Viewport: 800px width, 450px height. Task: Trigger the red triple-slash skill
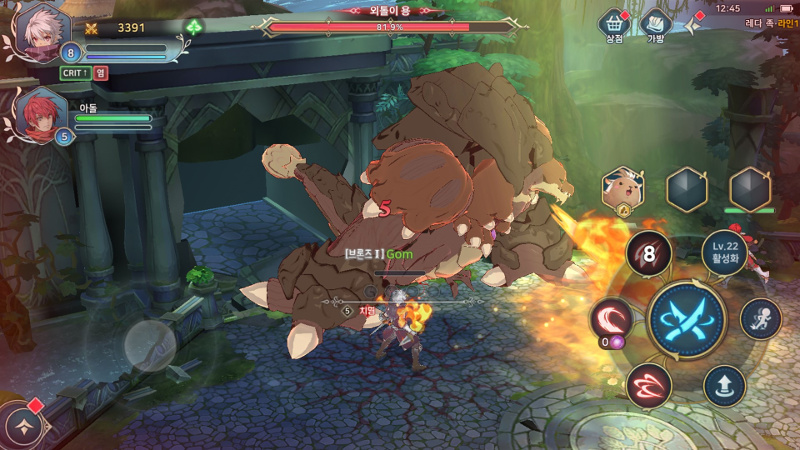648,385
